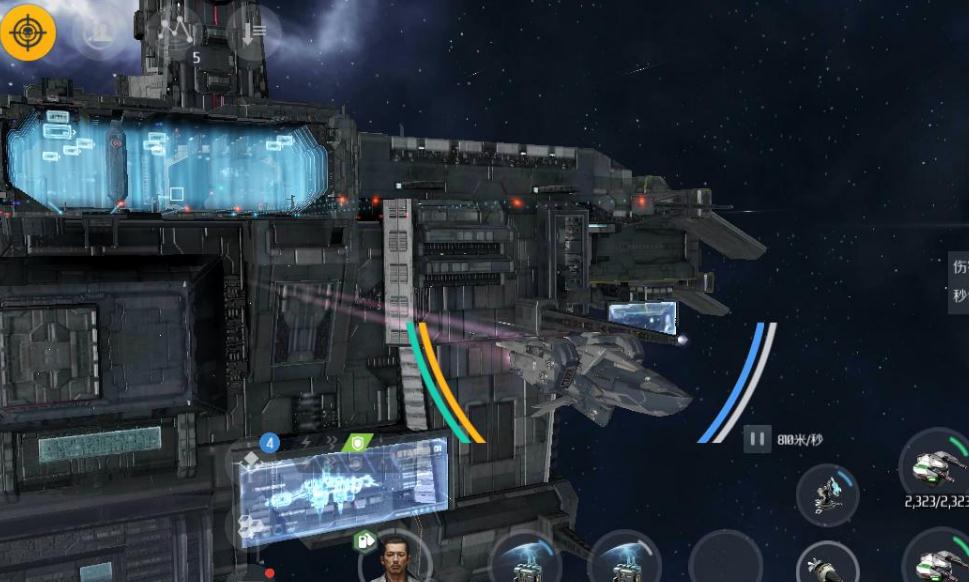969x582 pixels.
Task: Tap the orange skull crosshair target button
Action: (x=28, y=32)
